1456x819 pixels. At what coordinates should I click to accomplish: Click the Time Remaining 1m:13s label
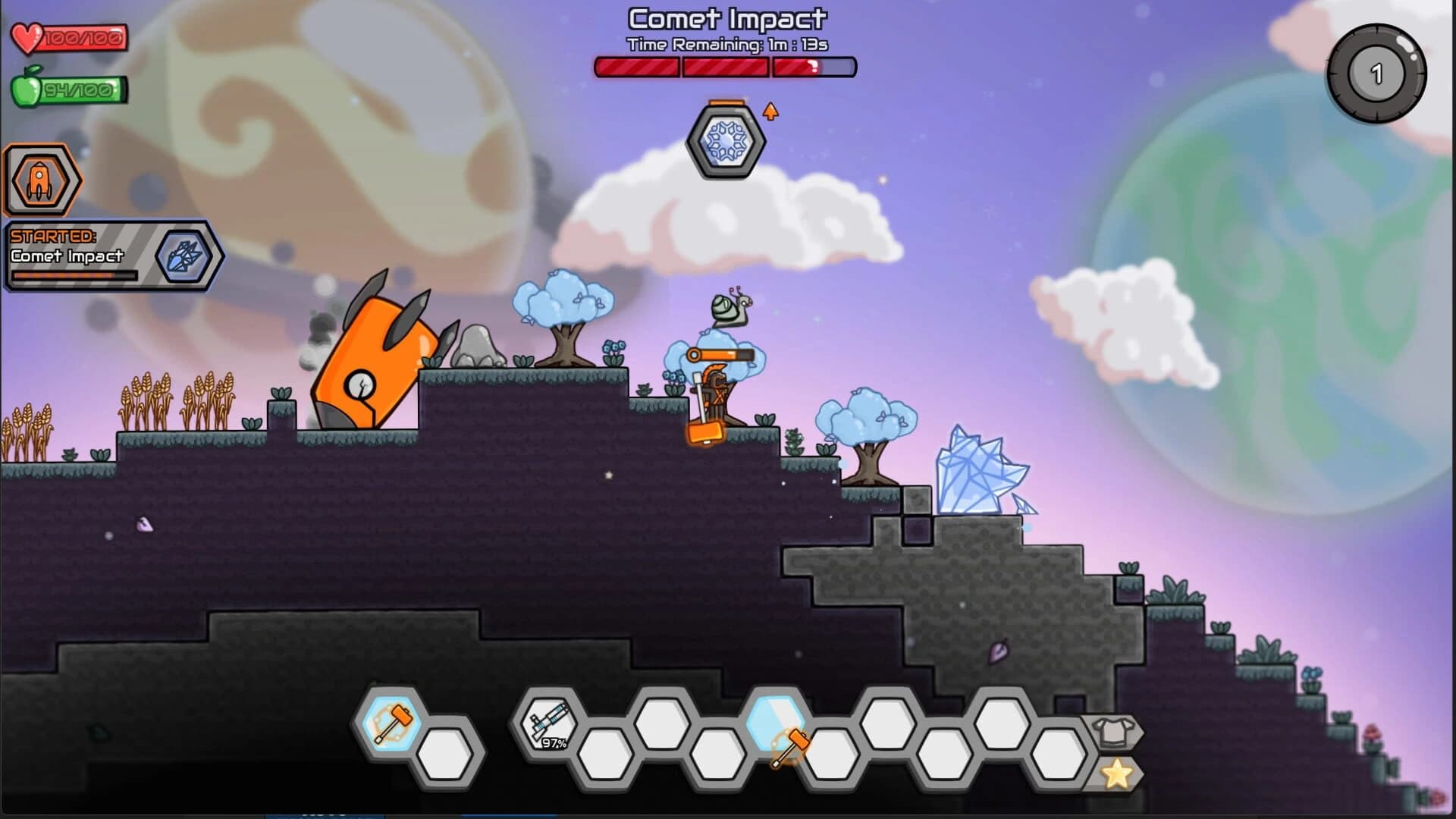(x=726, y=44)
